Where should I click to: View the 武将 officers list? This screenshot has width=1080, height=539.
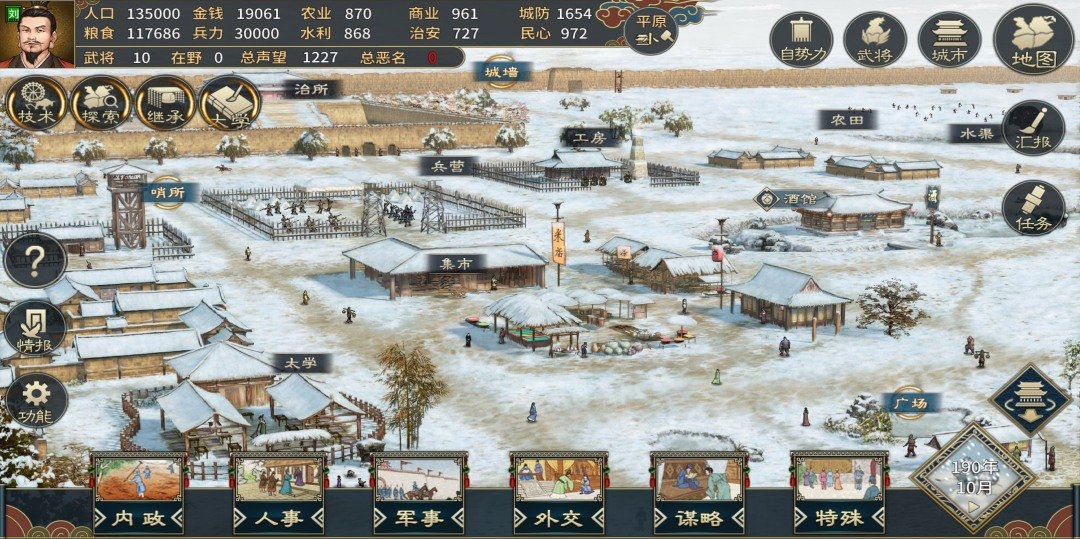pos(875,40)
